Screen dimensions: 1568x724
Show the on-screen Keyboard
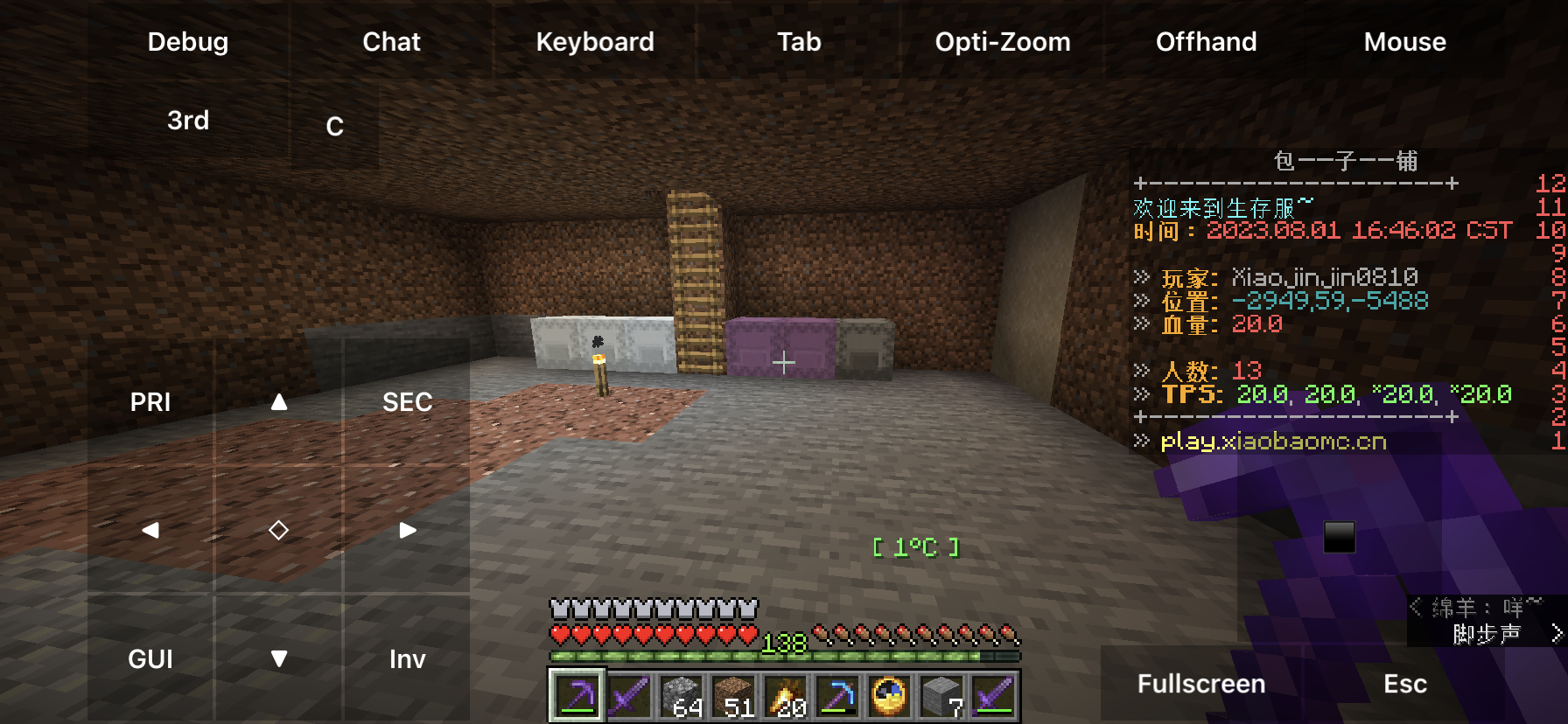(595, 42)
